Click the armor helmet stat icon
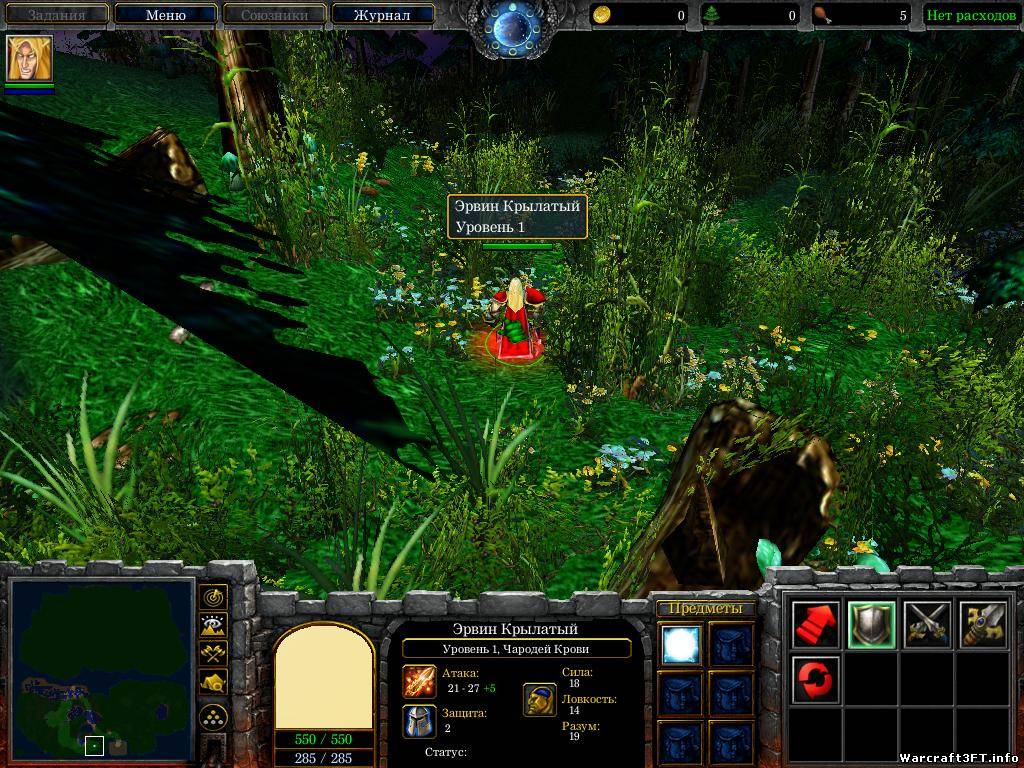This screenshot has height=768, width=1024. pos(419,721)
